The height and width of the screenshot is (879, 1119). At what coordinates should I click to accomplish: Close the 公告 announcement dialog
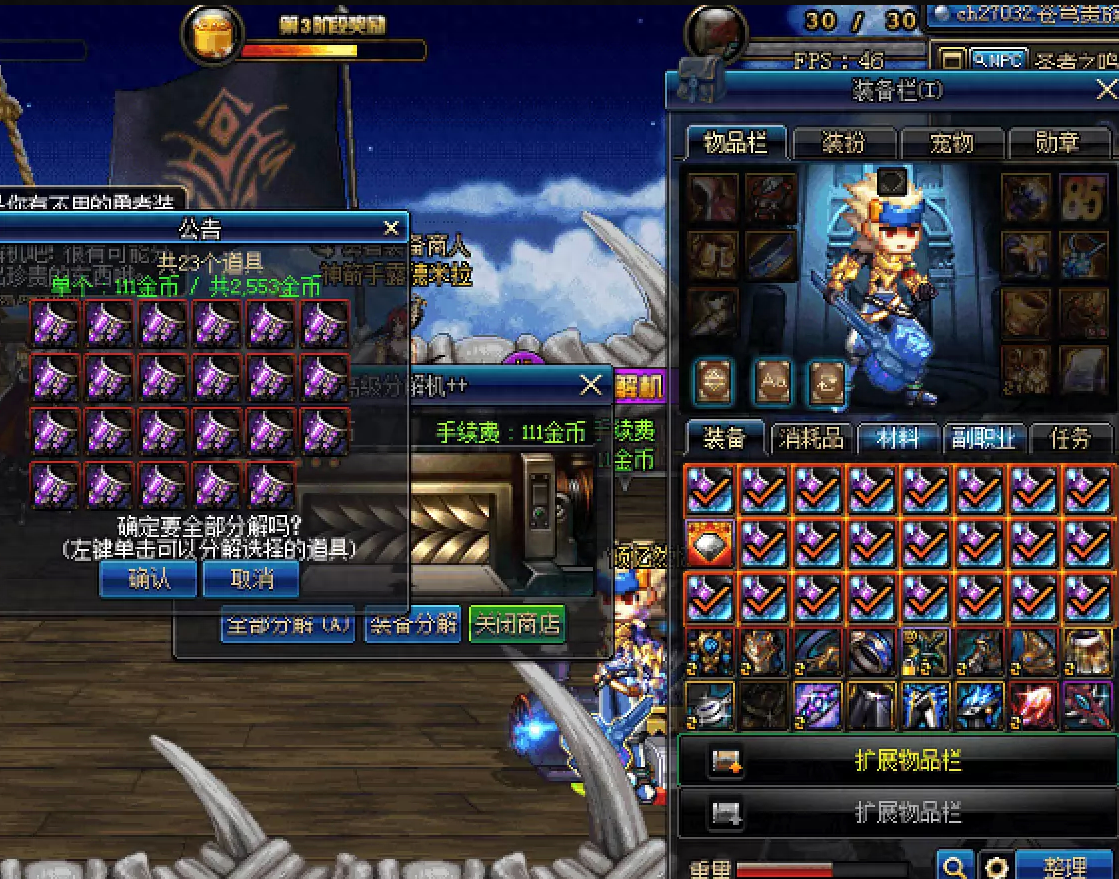[x=391, y=227]
